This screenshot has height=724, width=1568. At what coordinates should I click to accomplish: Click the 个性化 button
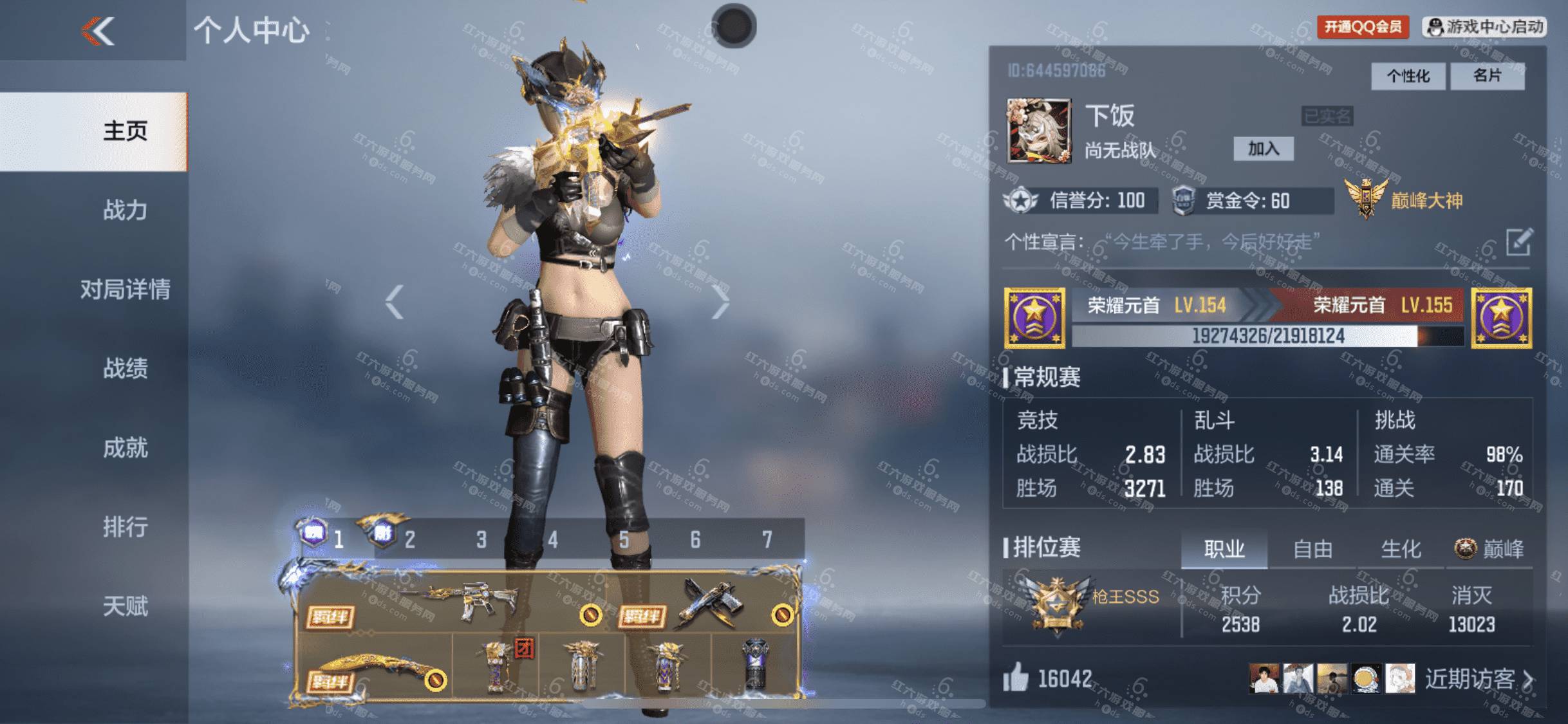pyautogui.click(x=1408, y=77)
